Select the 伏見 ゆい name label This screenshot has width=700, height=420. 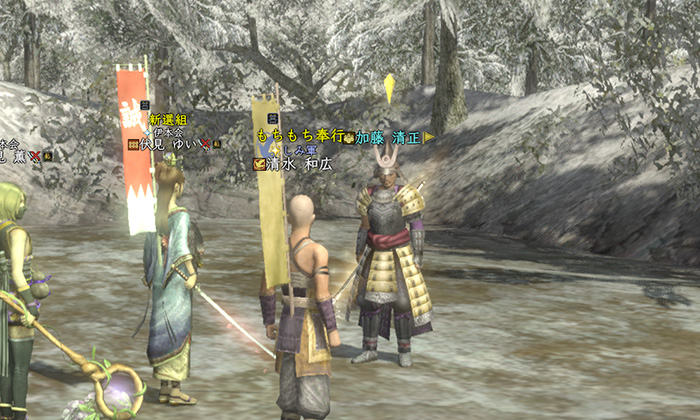coord(169,144)
